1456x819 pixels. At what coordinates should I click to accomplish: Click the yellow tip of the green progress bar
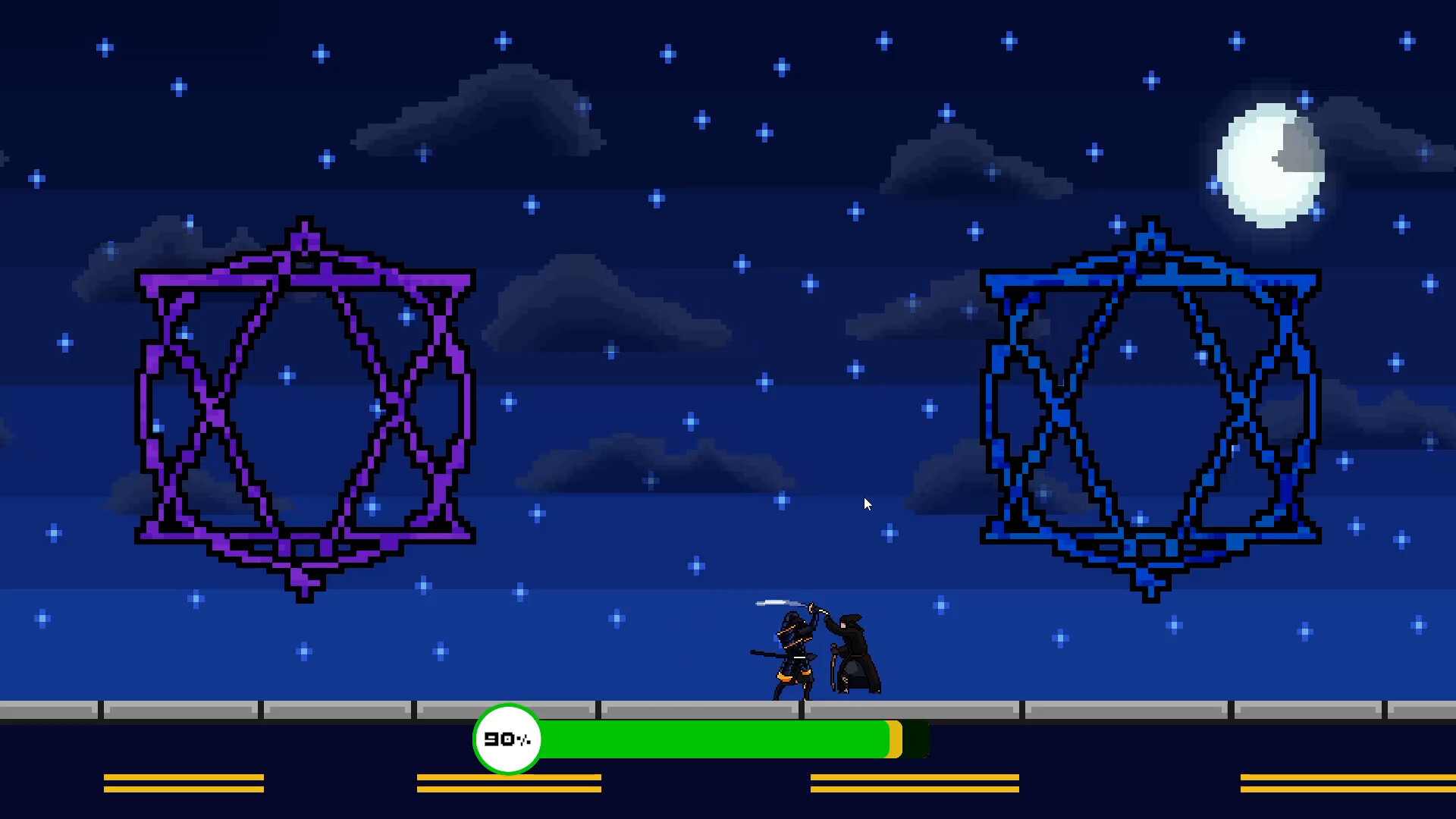(893, 739)
